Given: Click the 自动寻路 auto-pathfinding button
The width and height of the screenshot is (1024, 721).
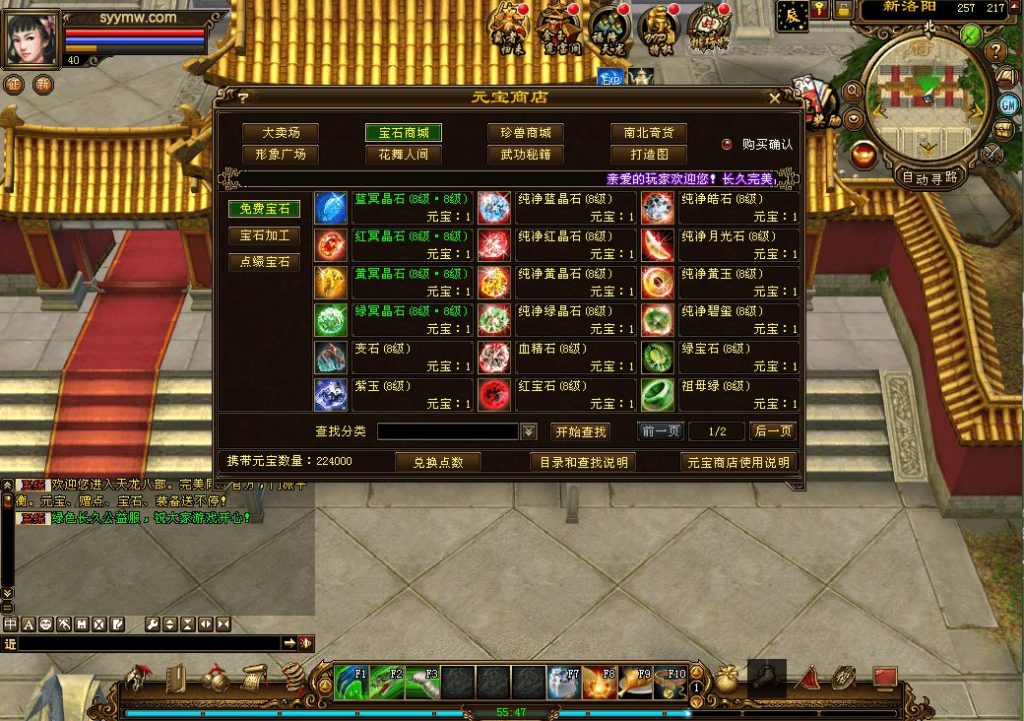Looking at the screenshot, I should tap(929, 178).
